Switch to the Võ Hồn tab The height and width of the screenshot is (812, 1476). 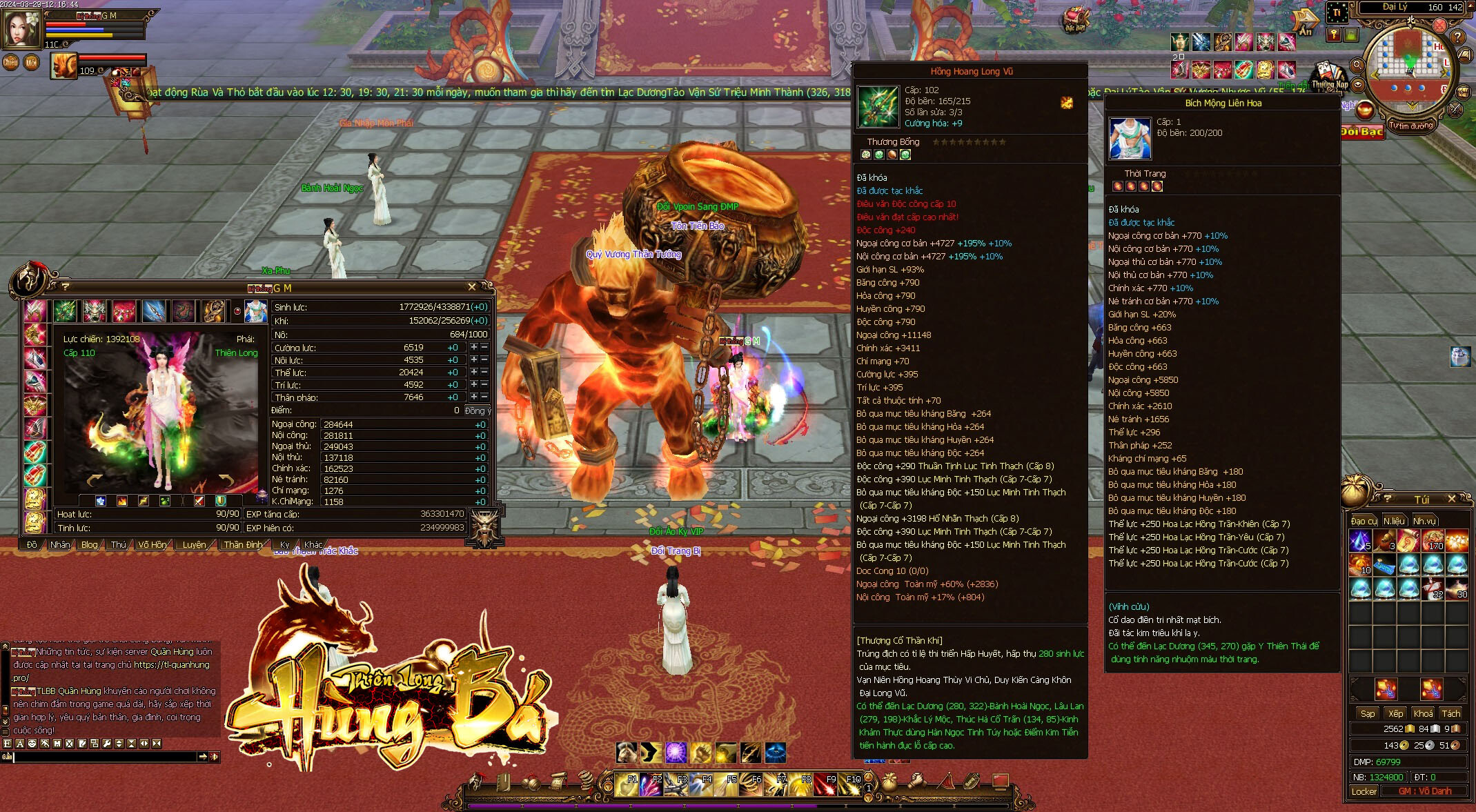(x=152, y=544)
